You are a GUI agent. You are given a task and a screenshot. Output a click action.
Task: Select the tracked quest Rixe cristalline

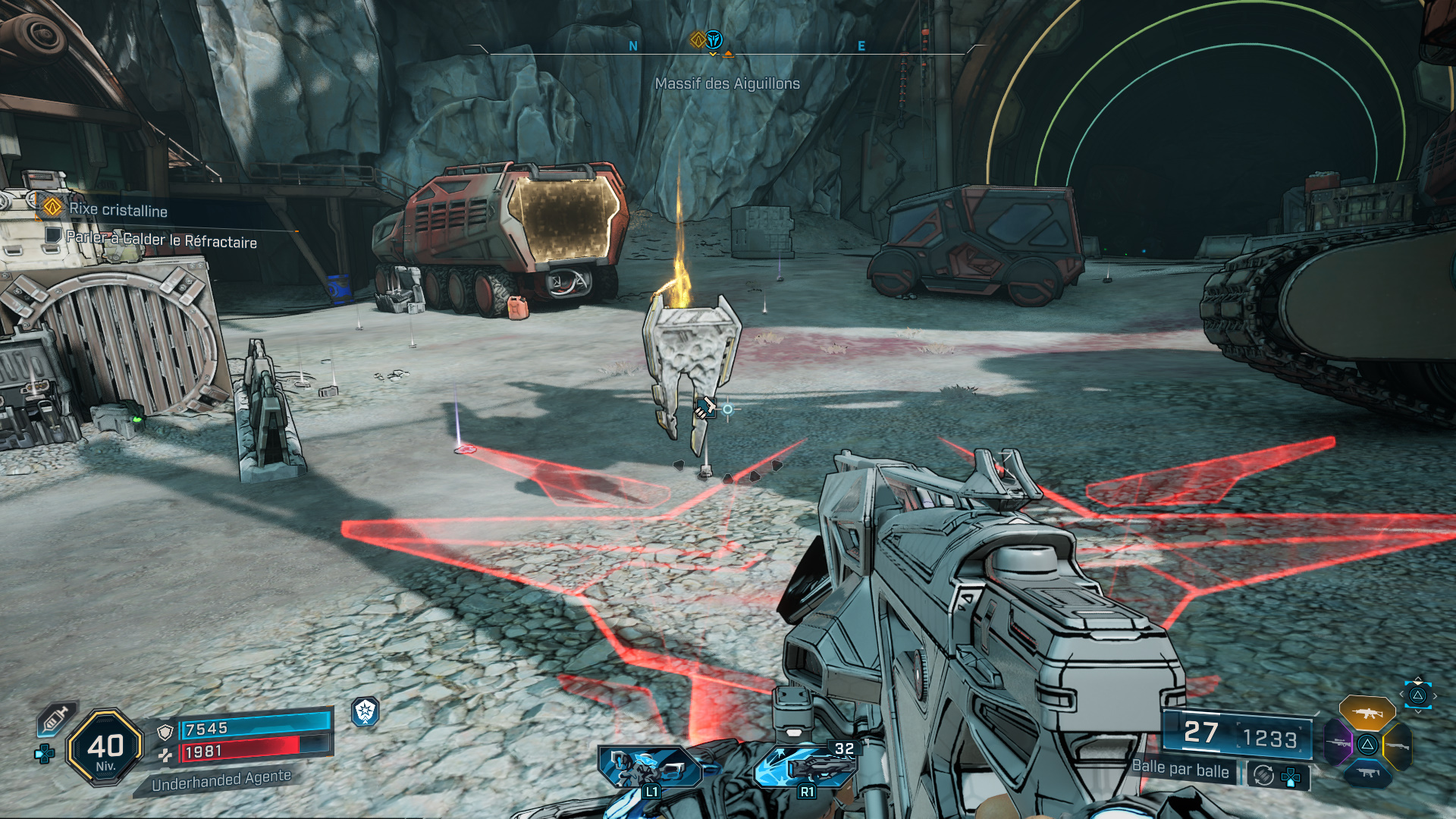[x=118, y=210]
